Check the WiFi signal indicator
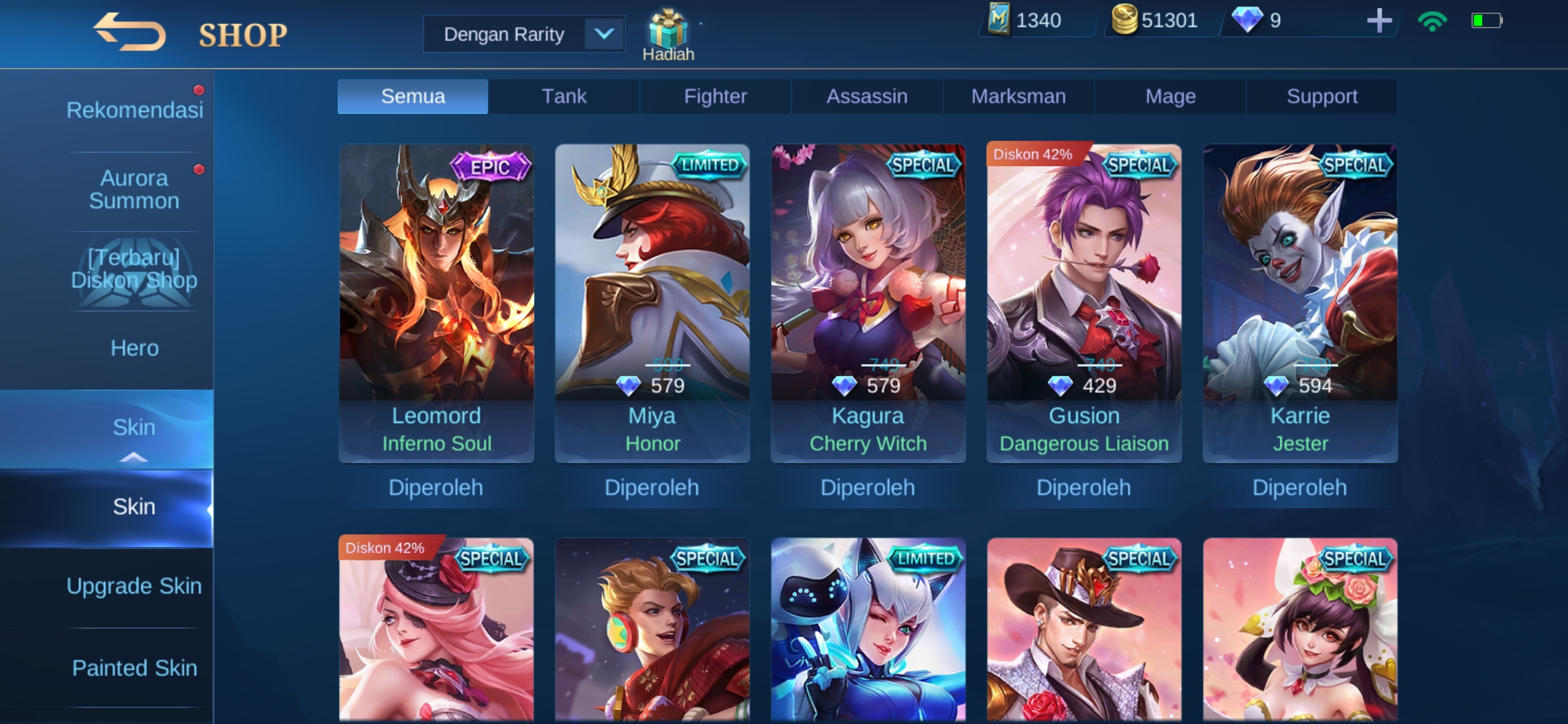This screenshot has height=724, width=1568. 1431,21
